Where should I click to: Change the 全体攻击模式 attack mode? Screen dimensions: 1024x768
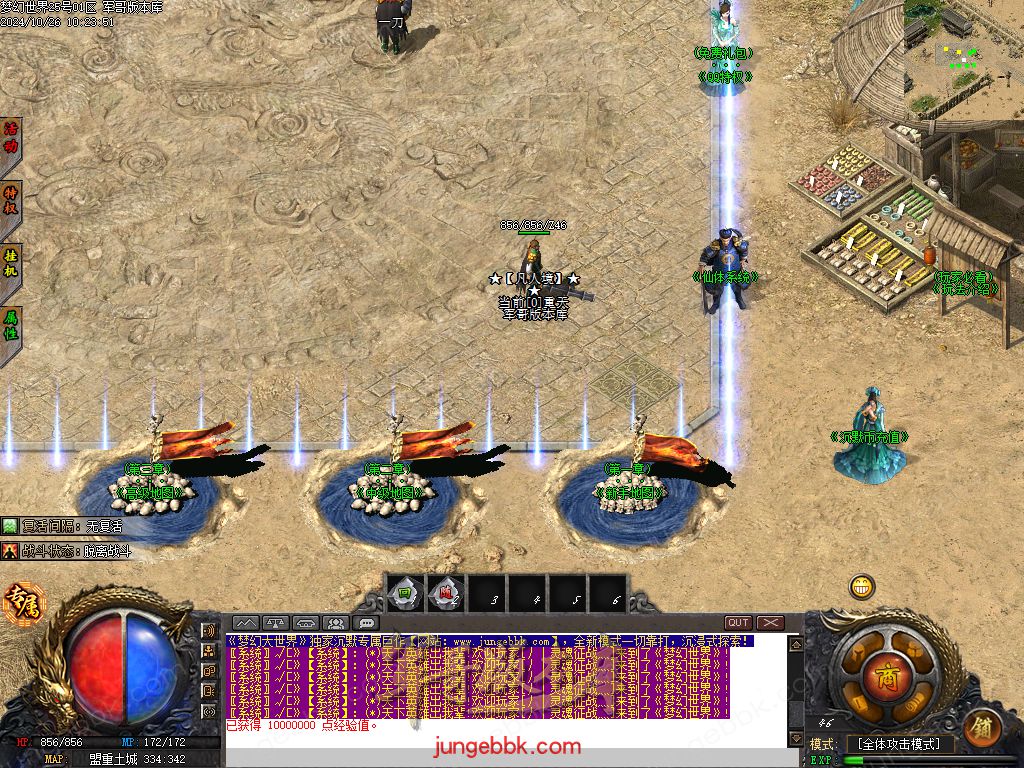899,744
